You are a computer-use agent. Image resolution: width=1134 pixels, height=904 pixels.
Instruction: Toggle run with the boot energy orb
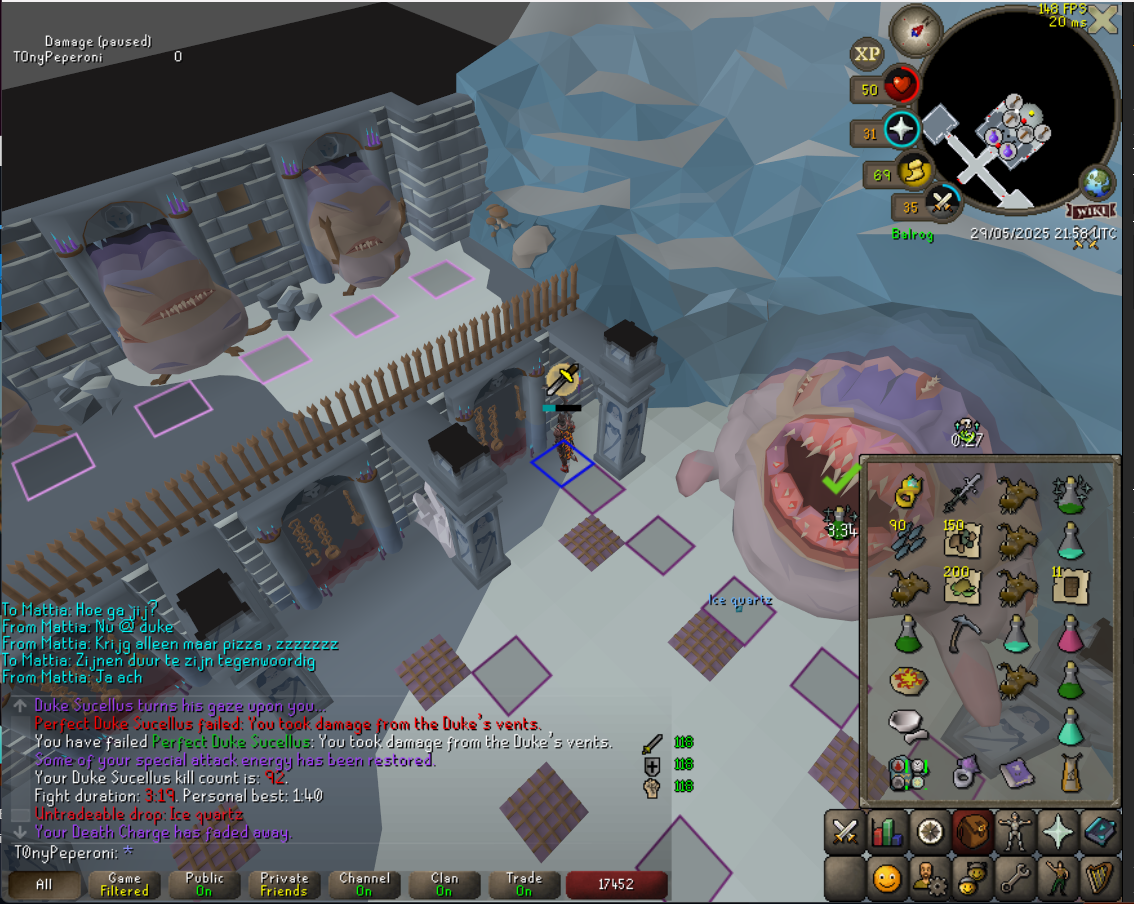click(911, 172)
